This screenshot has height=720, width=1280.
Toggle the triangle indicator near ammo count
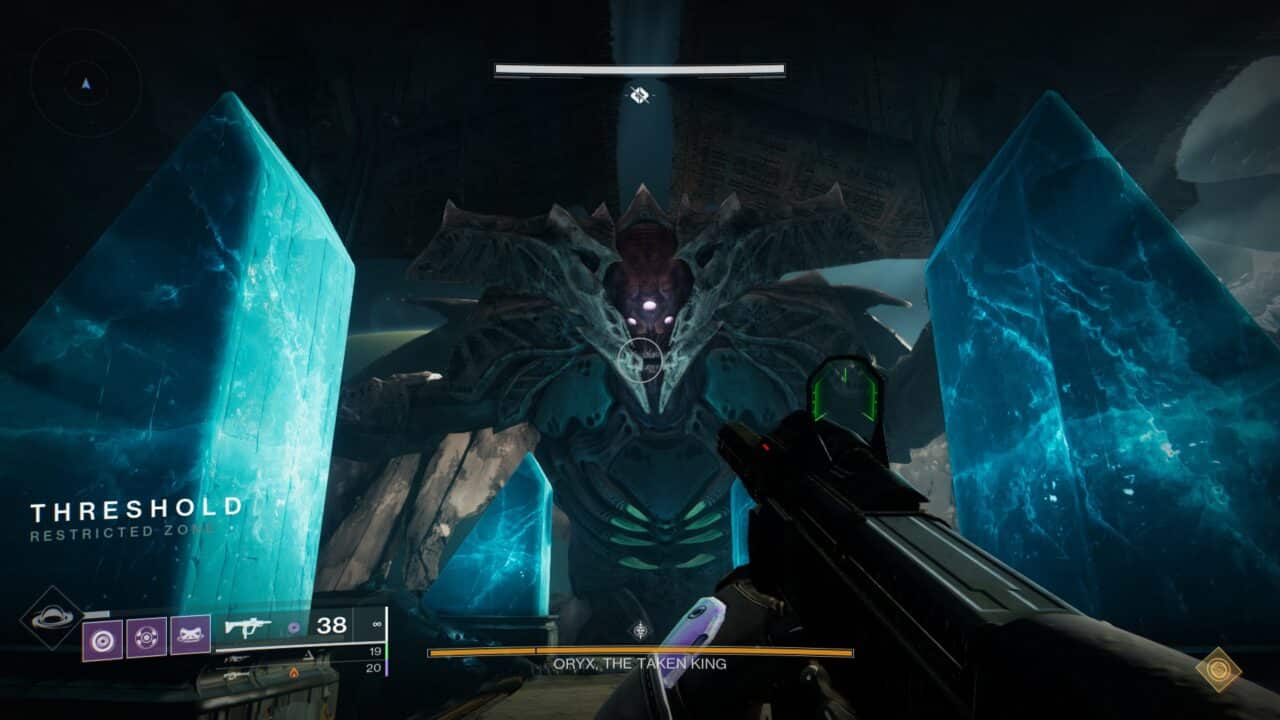click(x=310, y=656)
